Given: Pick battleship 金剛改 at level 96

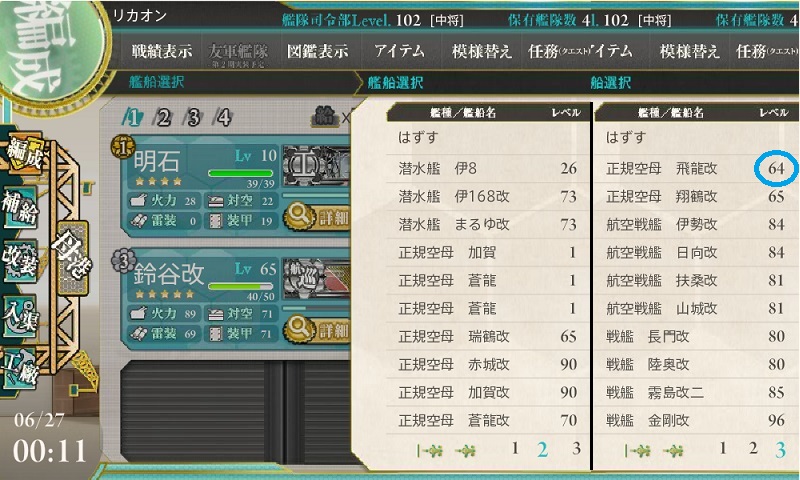Looking at the screenshot, I should pos(695,420).
